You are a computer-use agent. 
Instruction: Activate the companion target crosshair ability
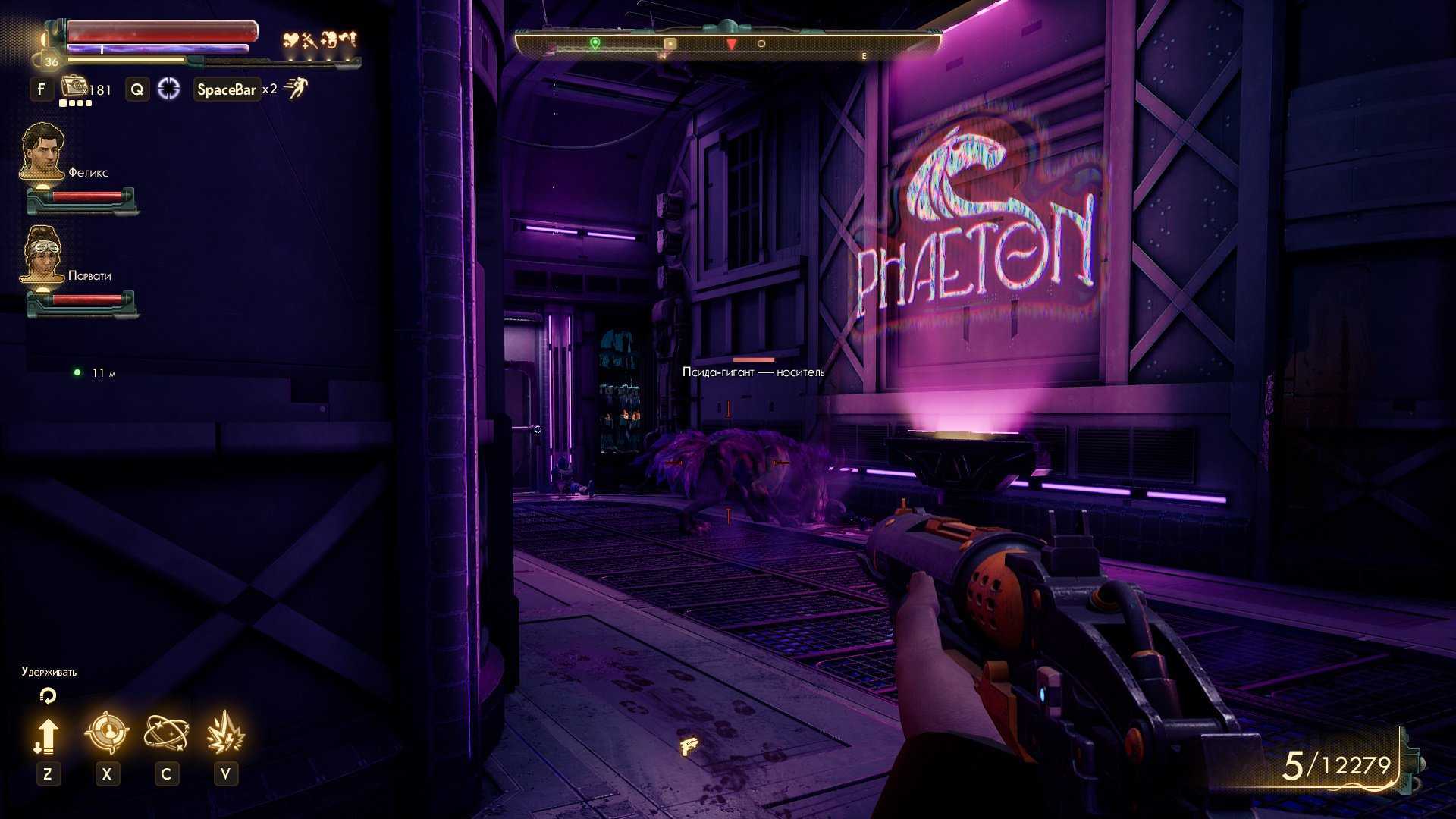click(x=106, y=733)
